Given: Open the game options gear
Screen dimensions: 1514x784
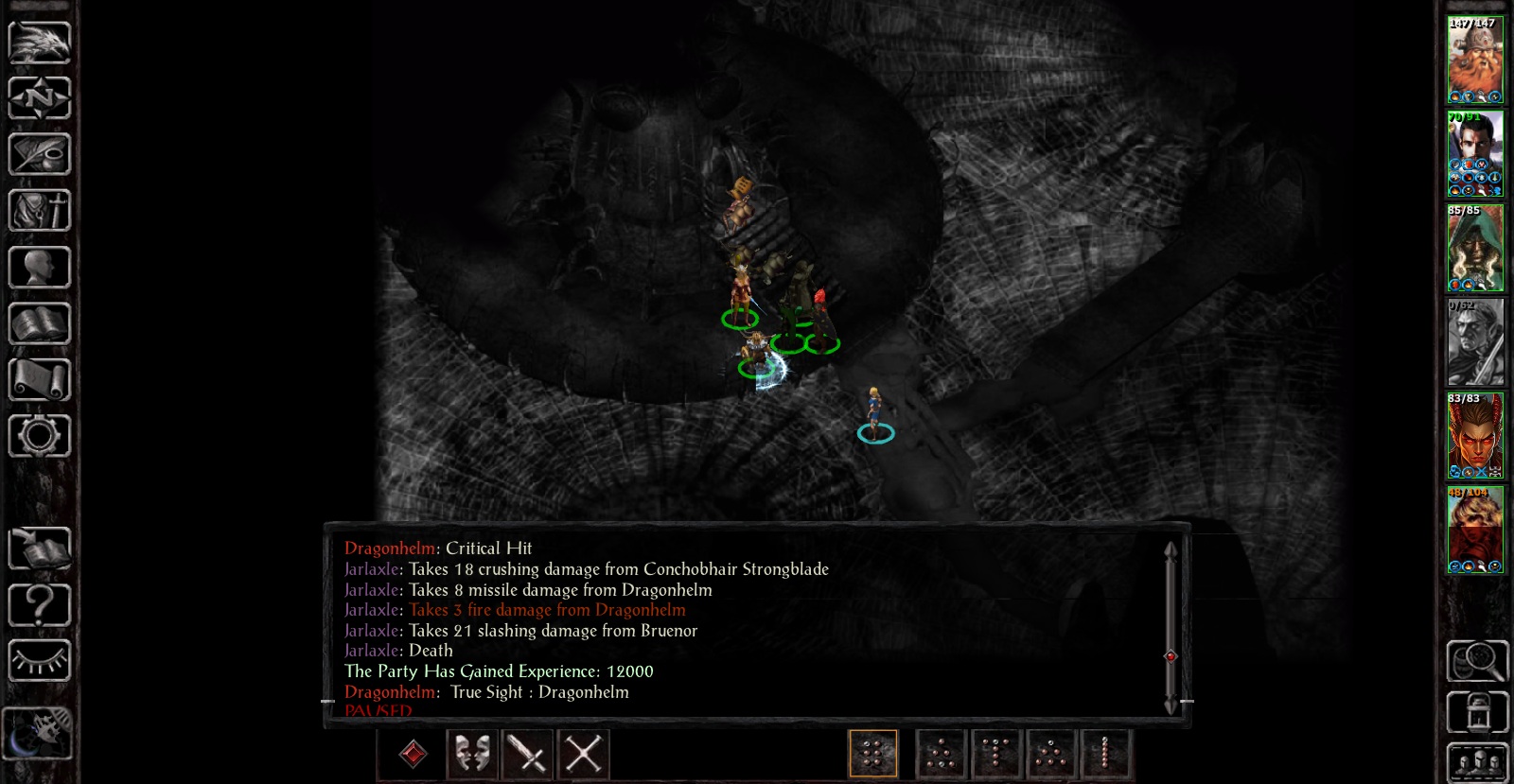Looking at the screenshot, I should tap(40, 435).
